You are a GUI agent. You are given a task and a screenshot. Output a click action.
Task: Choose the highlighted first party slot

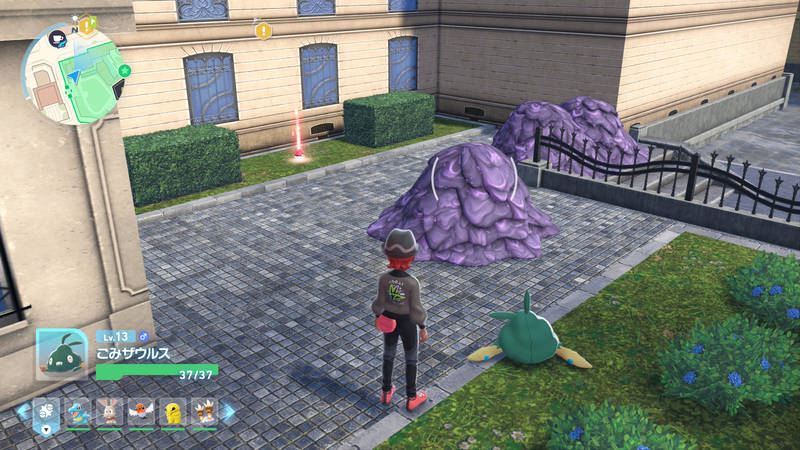[x=47, y=411]
